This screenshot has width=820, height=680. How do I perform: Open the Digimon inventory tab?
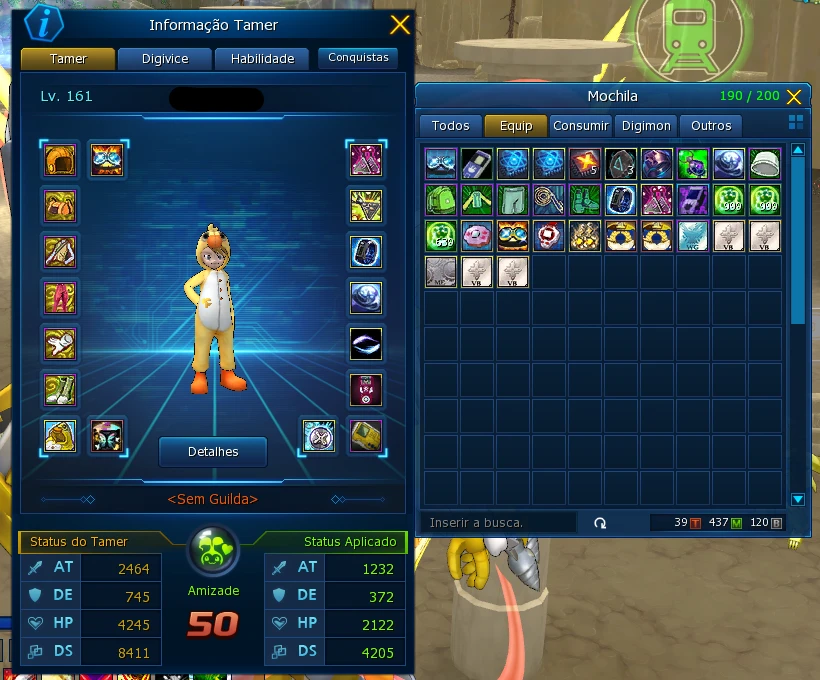point(647,126)
